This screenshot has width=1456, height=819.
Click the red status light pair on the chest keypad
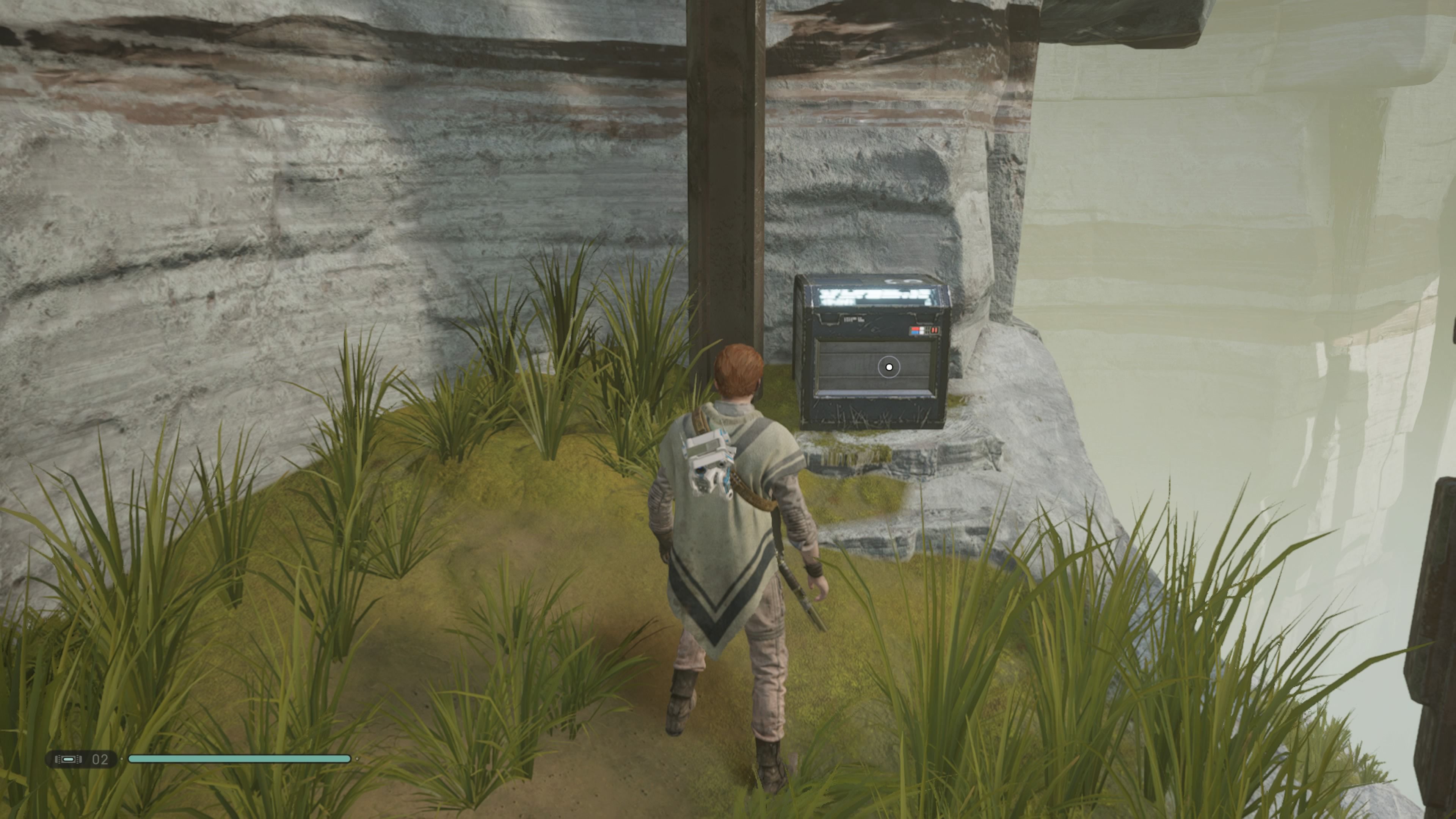pos(934,330)
